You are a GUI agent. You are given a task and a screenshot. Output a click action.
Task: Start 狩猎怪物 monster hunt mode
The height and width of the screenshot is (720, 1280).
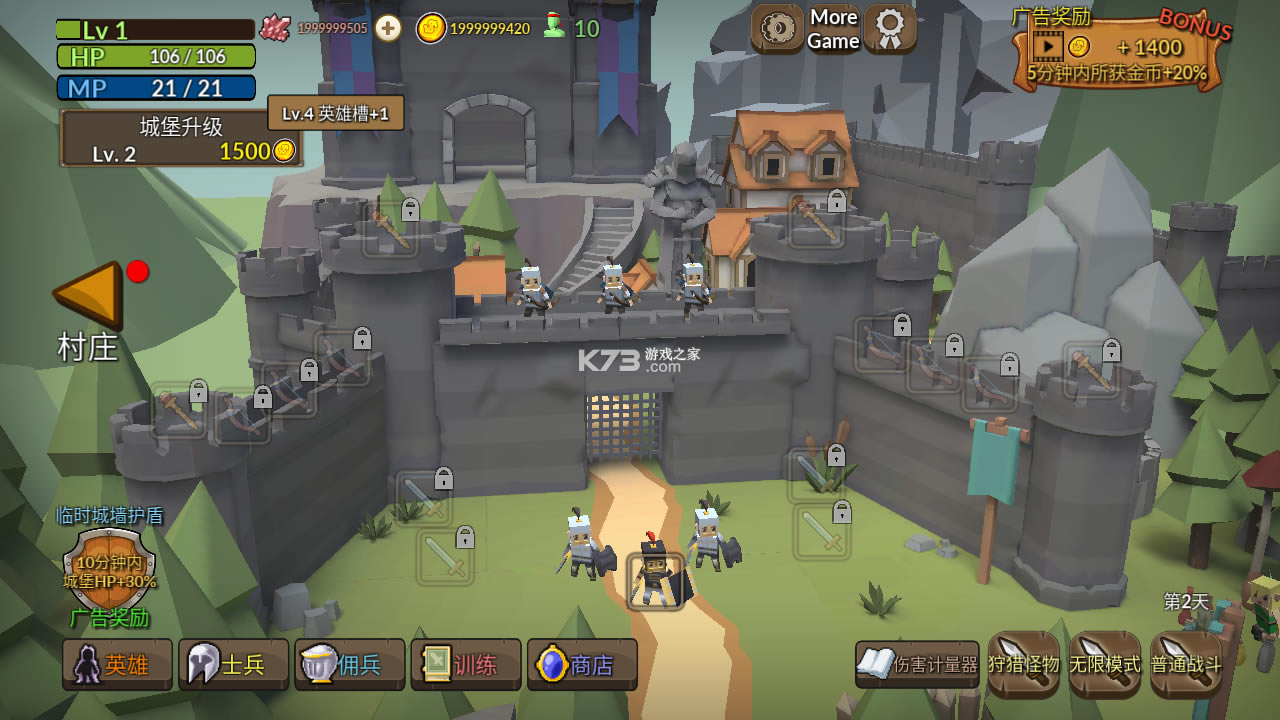(x=1023, y=664)
